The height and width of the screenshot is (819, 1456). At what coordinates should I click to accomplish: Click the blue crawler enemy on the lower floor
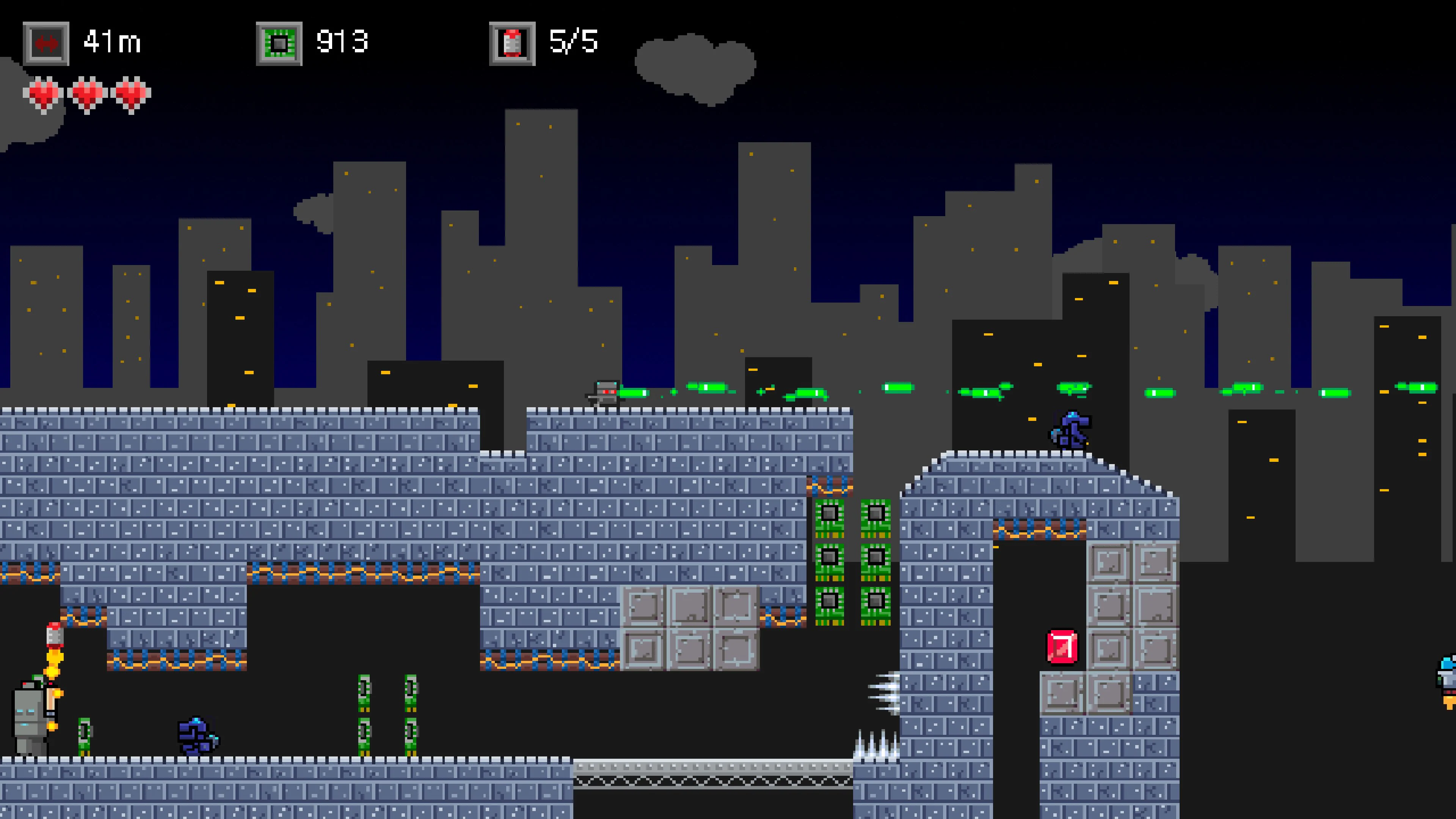[195, 735]
